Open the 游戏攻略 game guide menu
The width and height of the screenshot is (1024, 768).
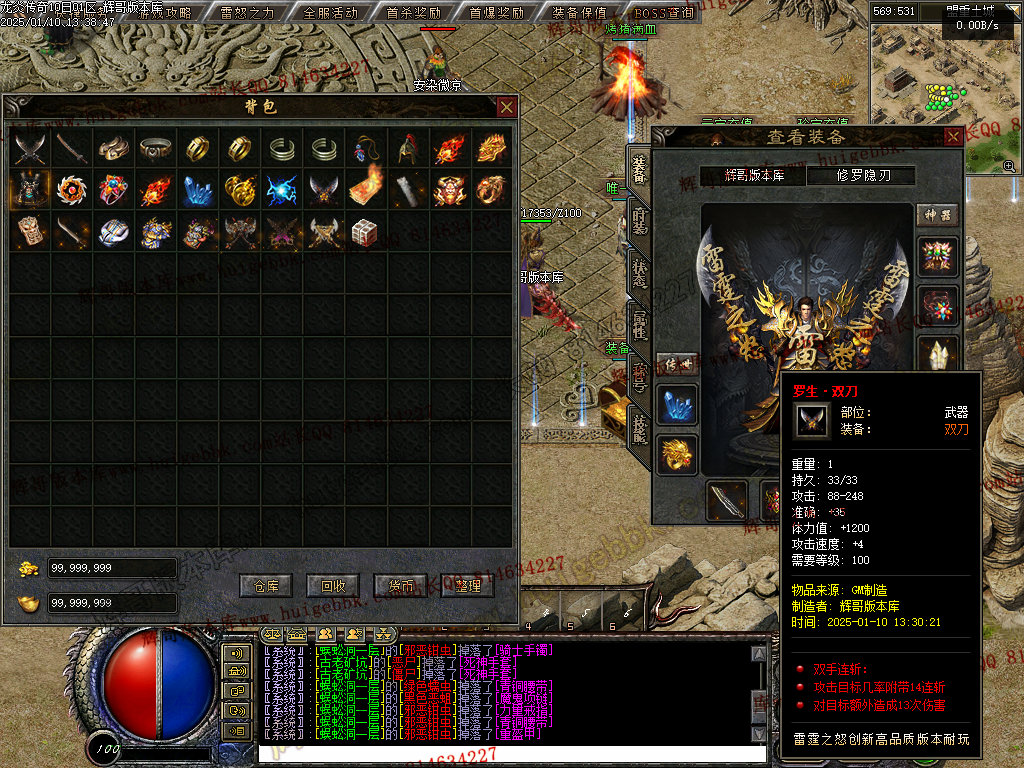(166, 12)
